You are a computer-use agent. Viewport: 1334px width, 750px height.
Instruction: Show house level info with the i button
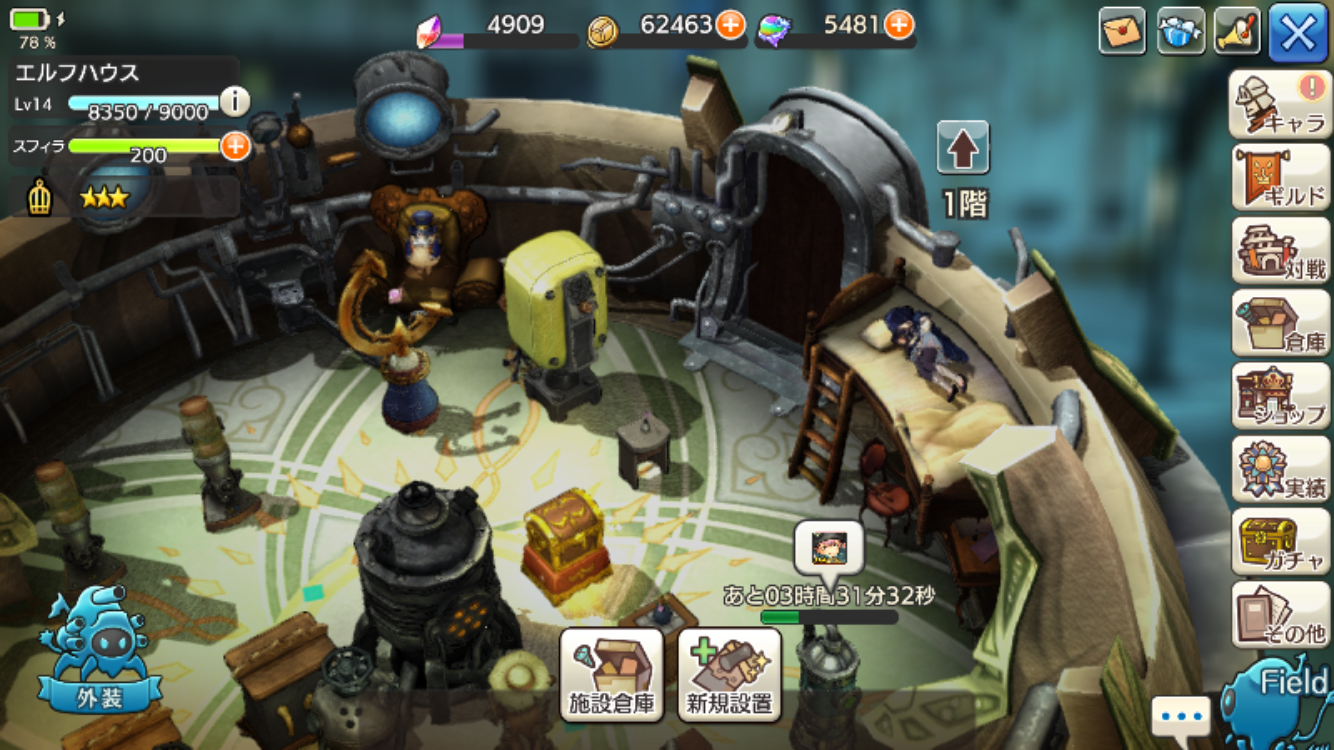tap(234, 101)
